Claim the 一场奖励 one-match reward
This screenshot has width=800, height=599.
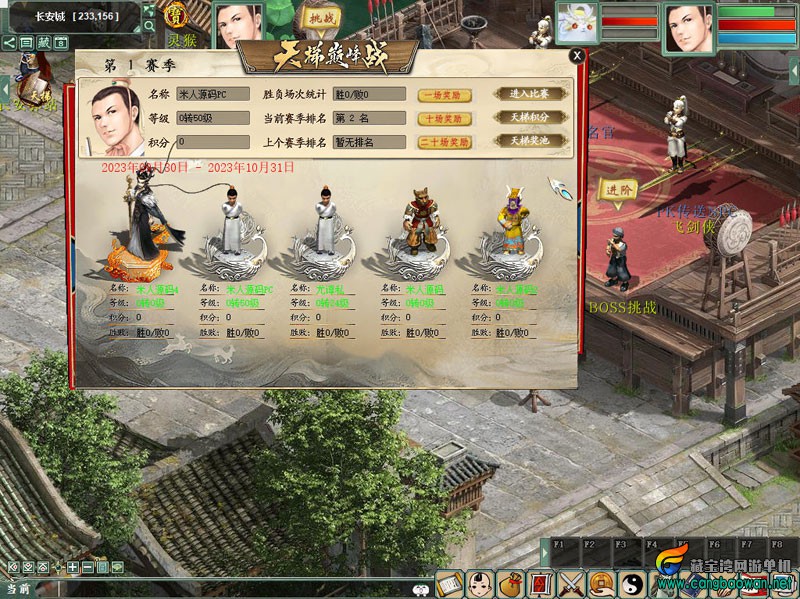tap(444, 95)
